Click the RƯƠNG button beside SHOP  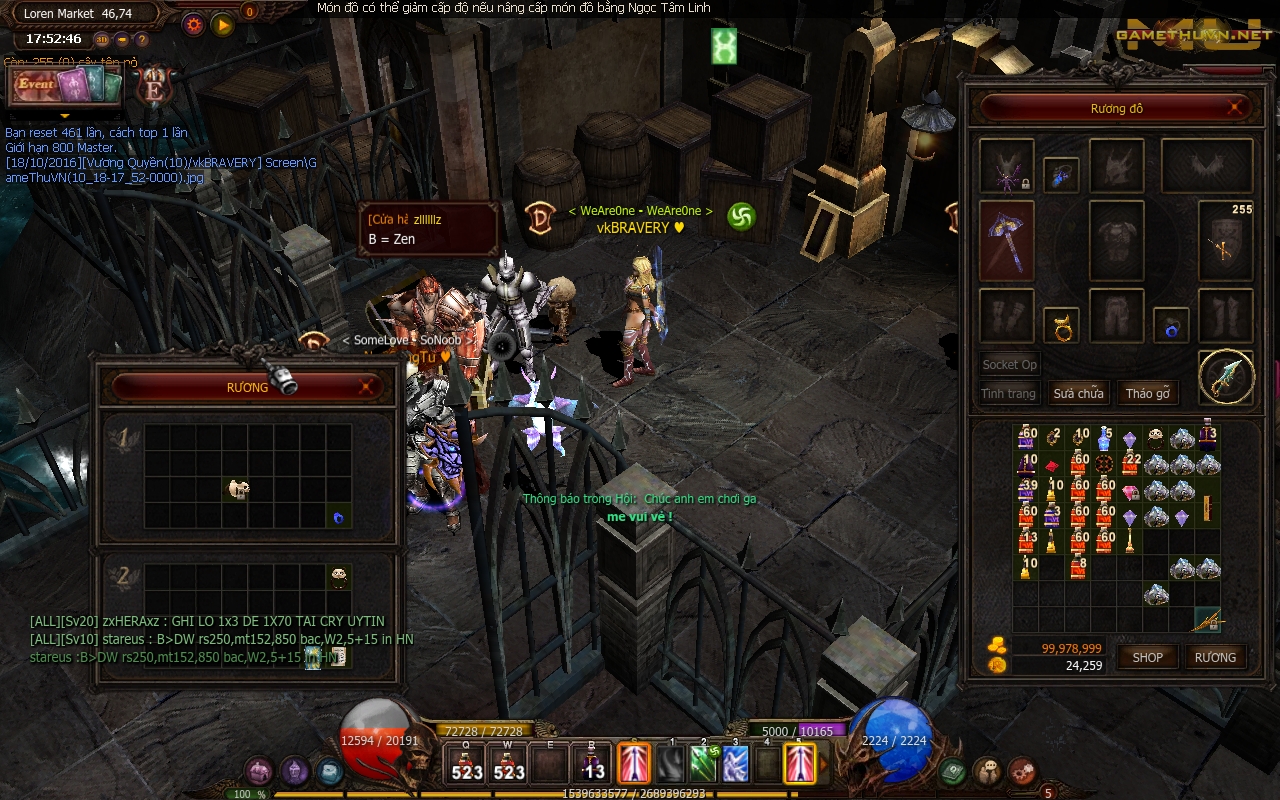pos(1215,657)
